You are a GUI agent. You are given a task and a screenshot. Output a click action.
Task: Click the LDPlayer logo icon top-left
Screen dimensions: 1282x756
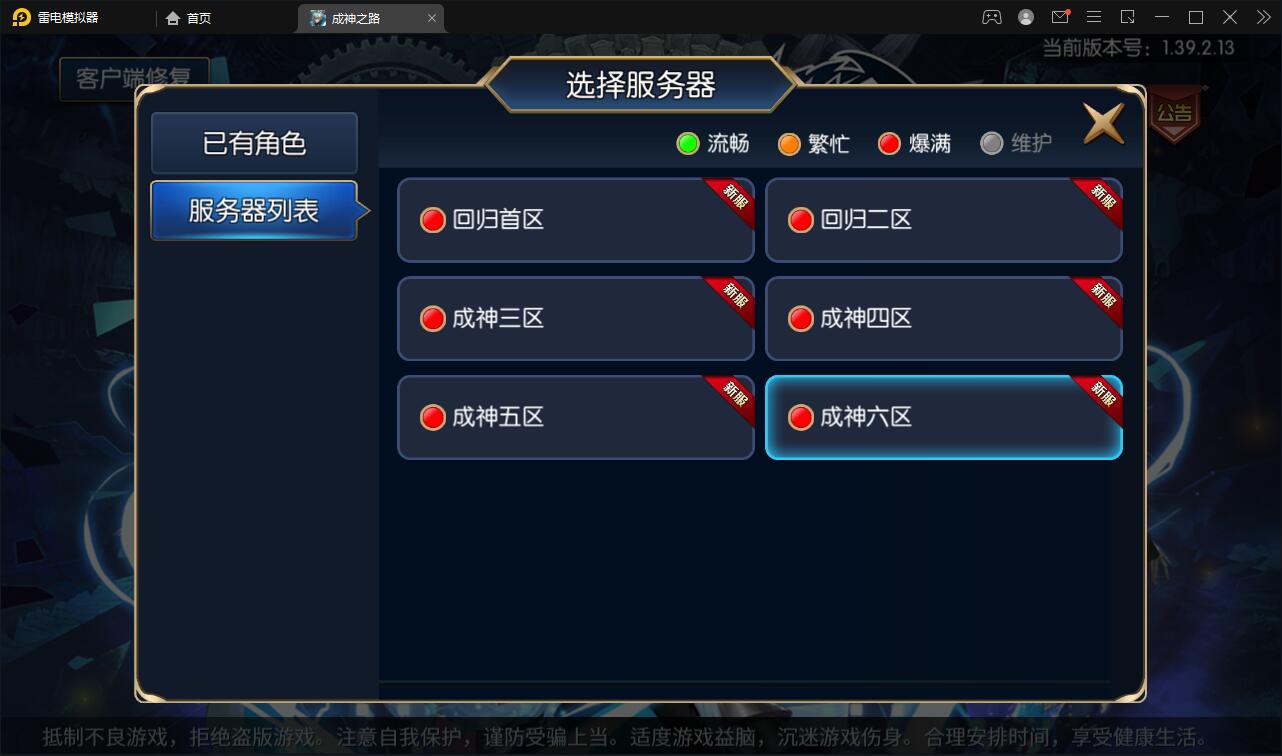18,17
